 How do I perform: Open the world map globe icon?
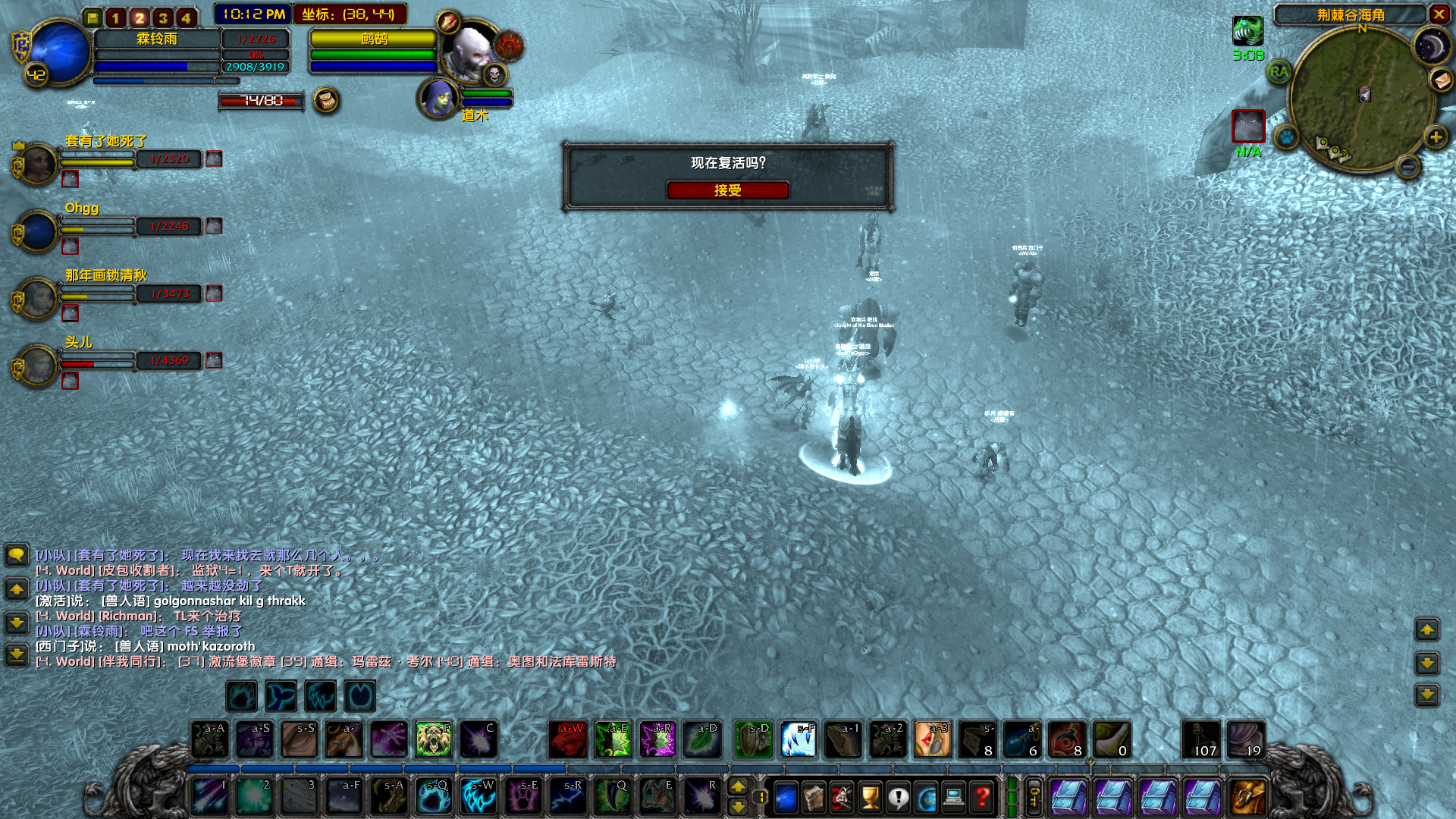(927, 798)
